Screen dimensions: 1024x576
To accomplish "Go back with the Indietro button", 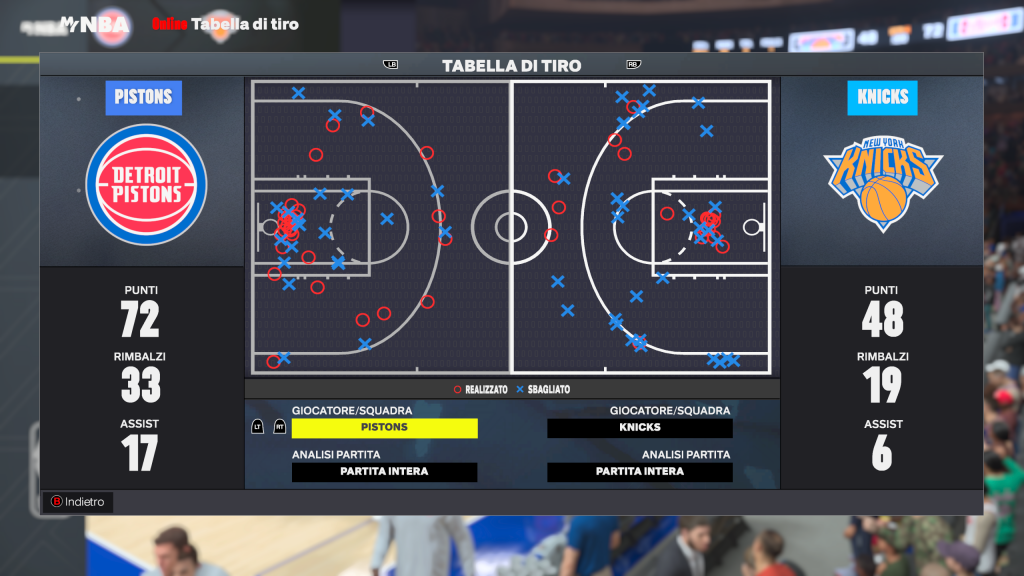I will [x=77, y=502].
